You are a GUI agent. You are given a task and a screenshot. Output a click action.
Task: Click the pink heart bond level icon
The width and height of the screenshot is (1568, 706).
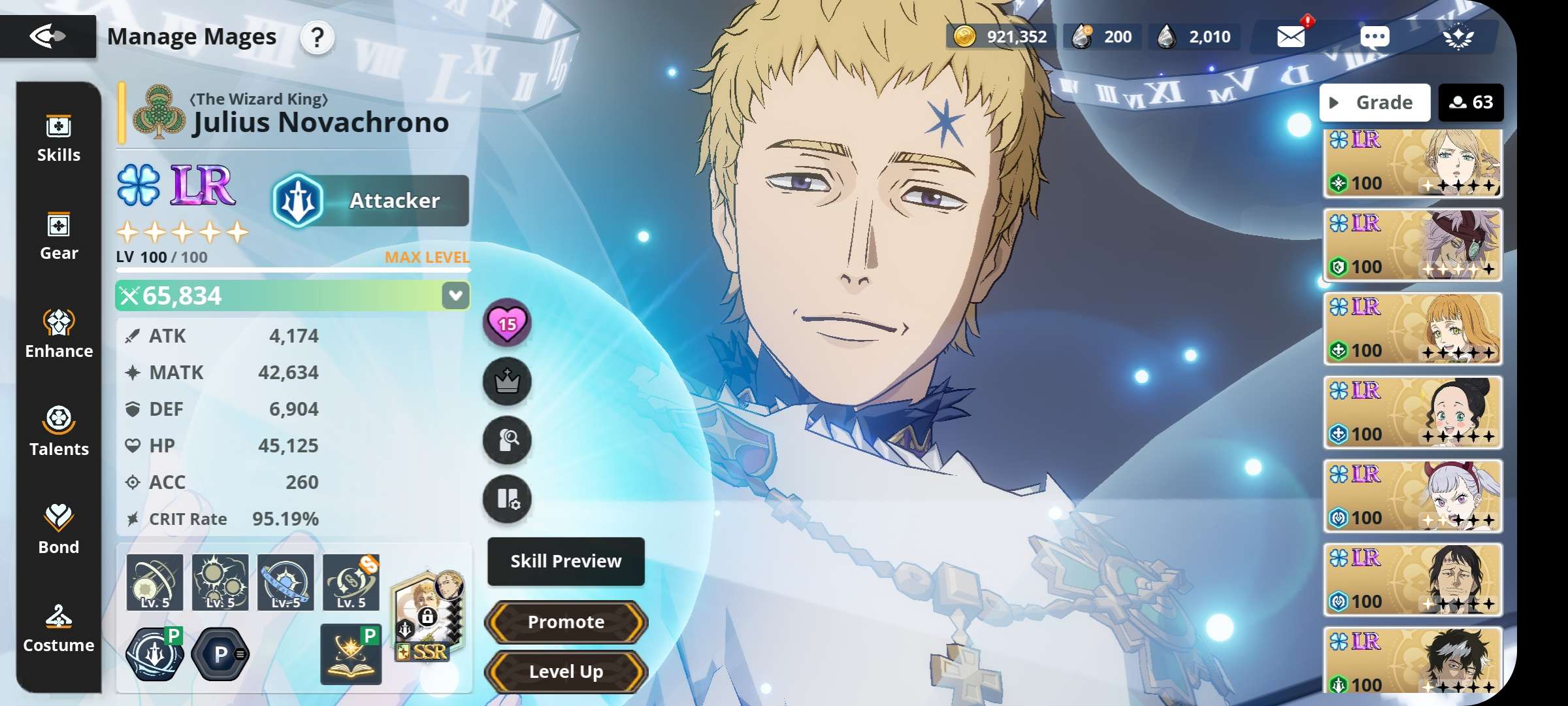[507, 322]
